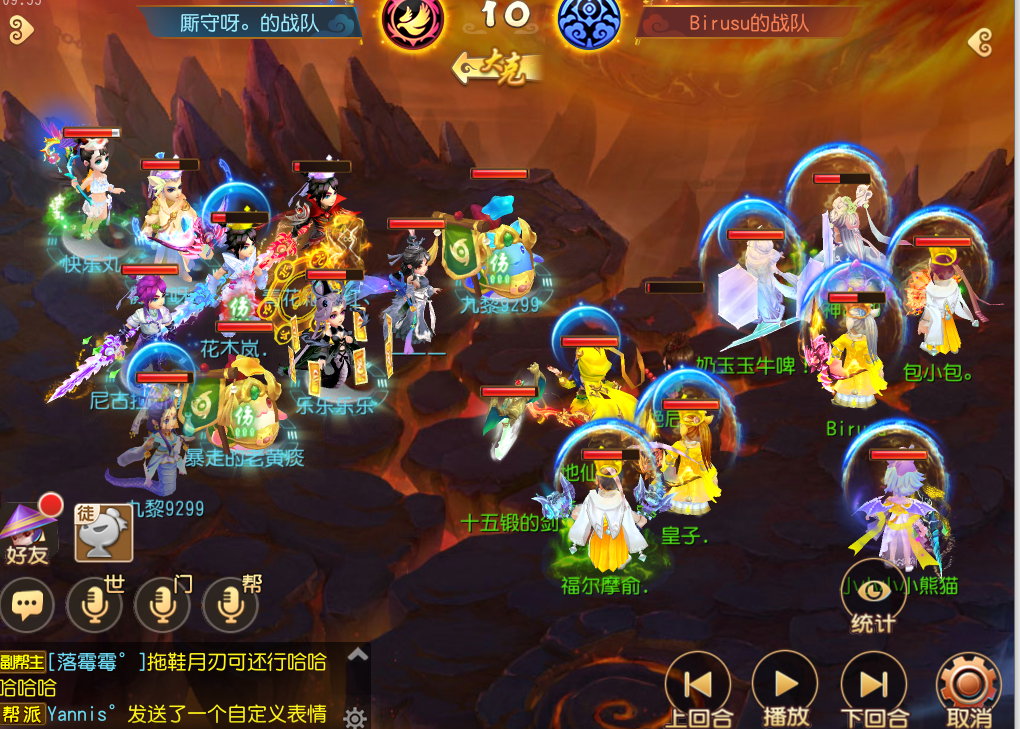The width and height of the screenshot is (1020, 729).
Task: Go to previous round with 上回合
Action: 697,685
